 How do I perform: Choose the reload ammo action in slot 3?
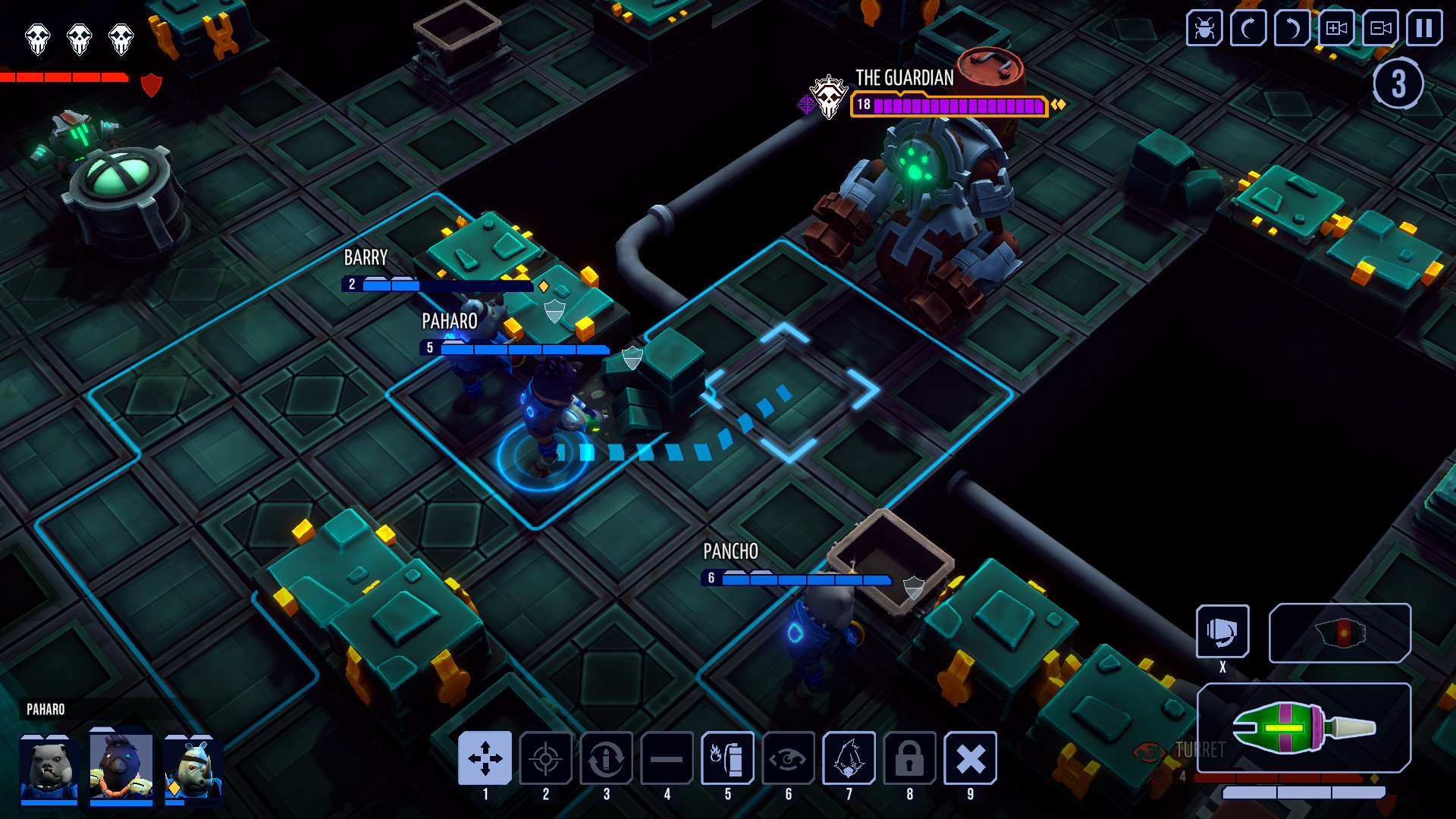[x=607, y=758]
